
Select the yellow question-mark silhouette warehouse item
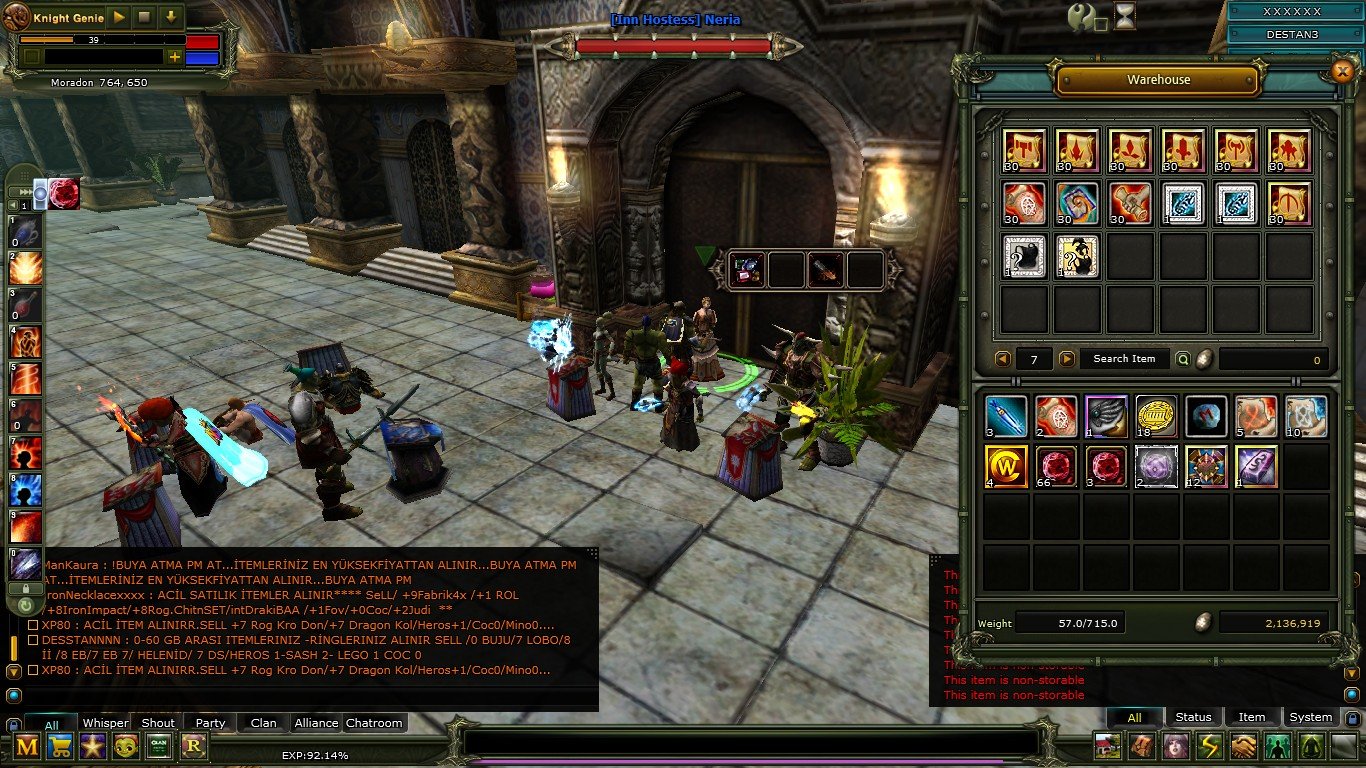tap(1077, 256)
